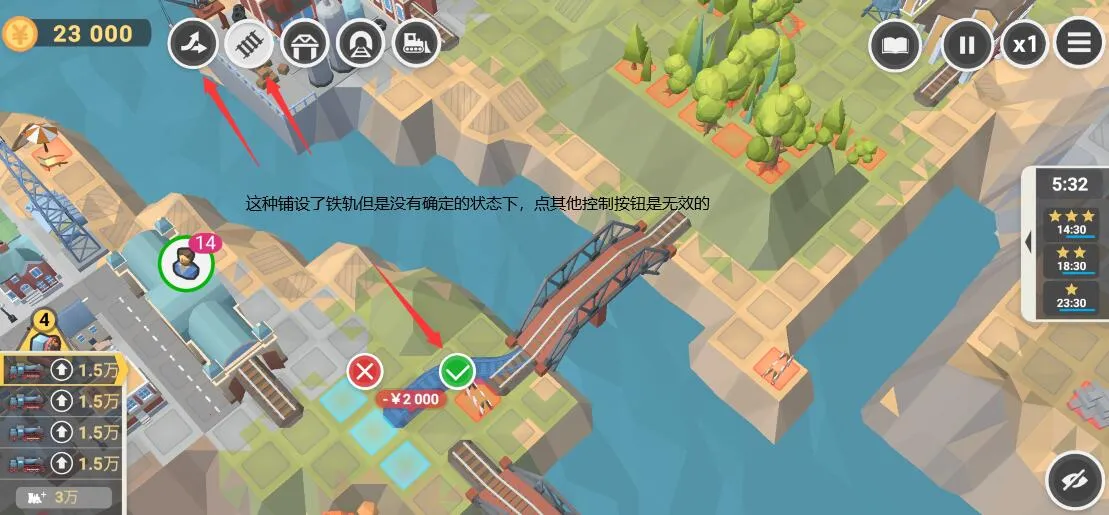Image resolution: width=1109 pixels, height=515 pixels.
Task: Toggle the crossed-eye visibility button
Action: 1074,482
